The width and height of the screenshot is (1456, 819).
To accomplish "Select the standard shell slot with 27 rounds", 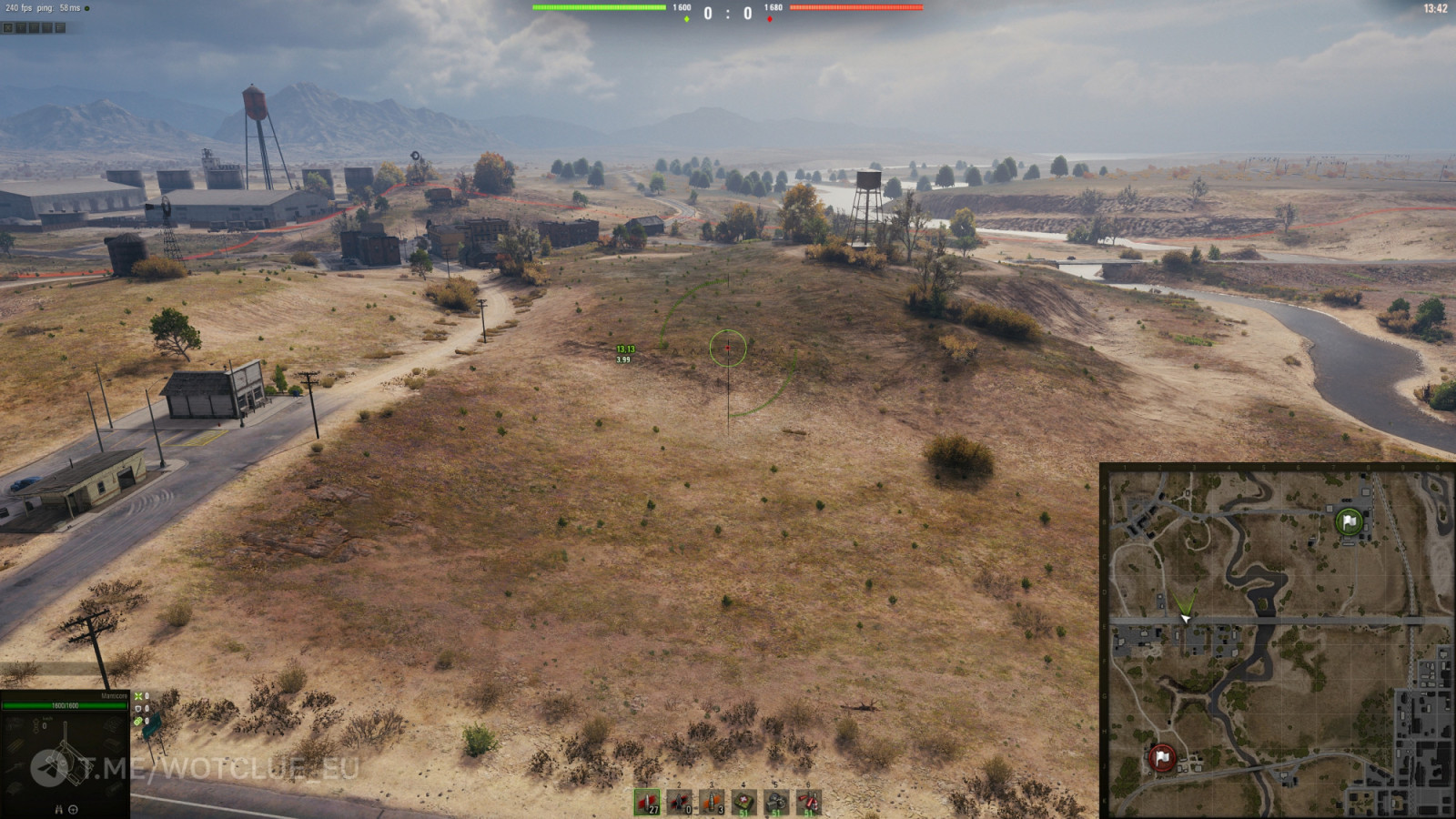I will pyautogui.click(x=647, y=803).
